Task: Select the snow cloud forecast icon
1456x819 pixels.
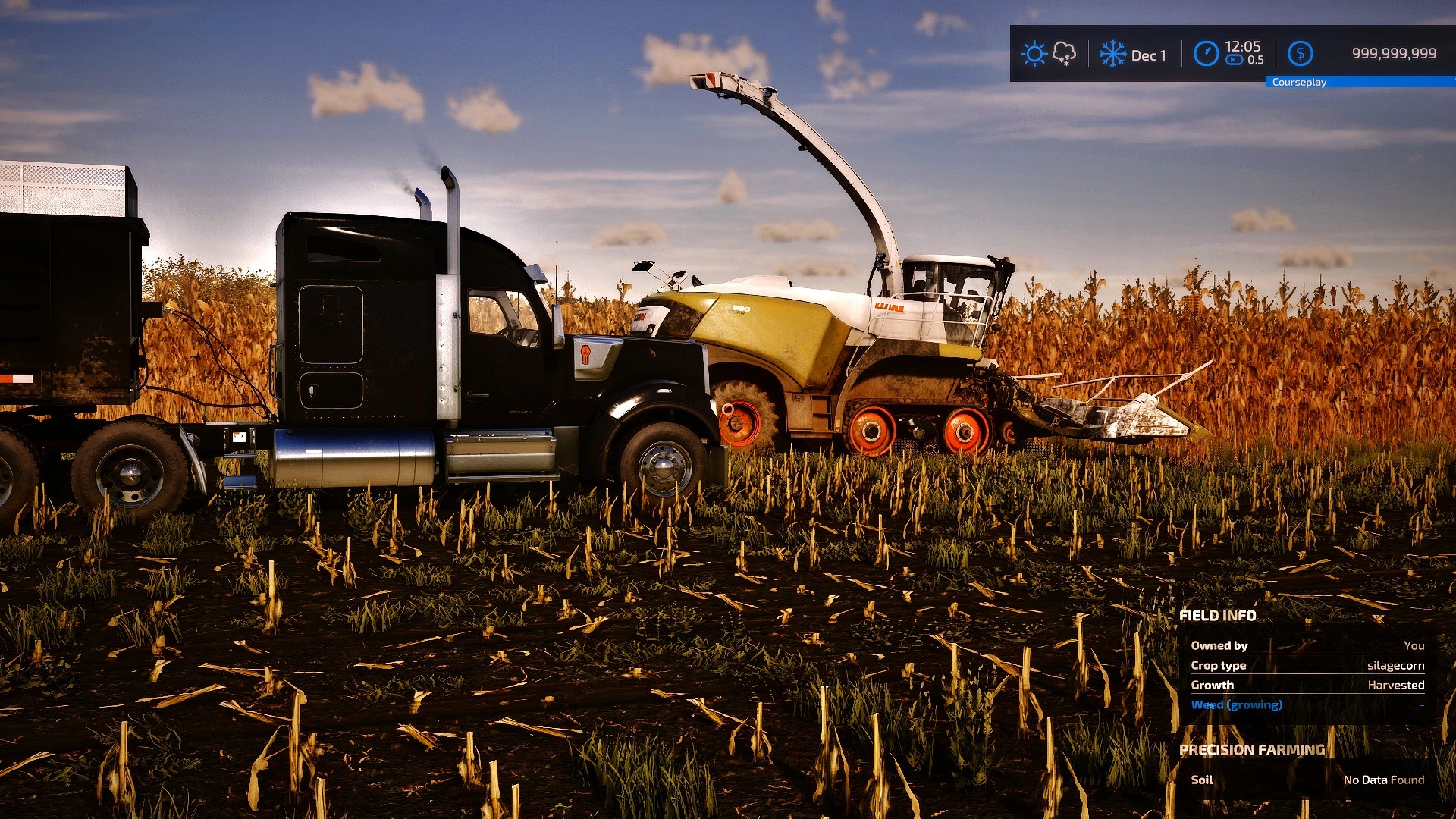Action: [x=1063, y=54]
